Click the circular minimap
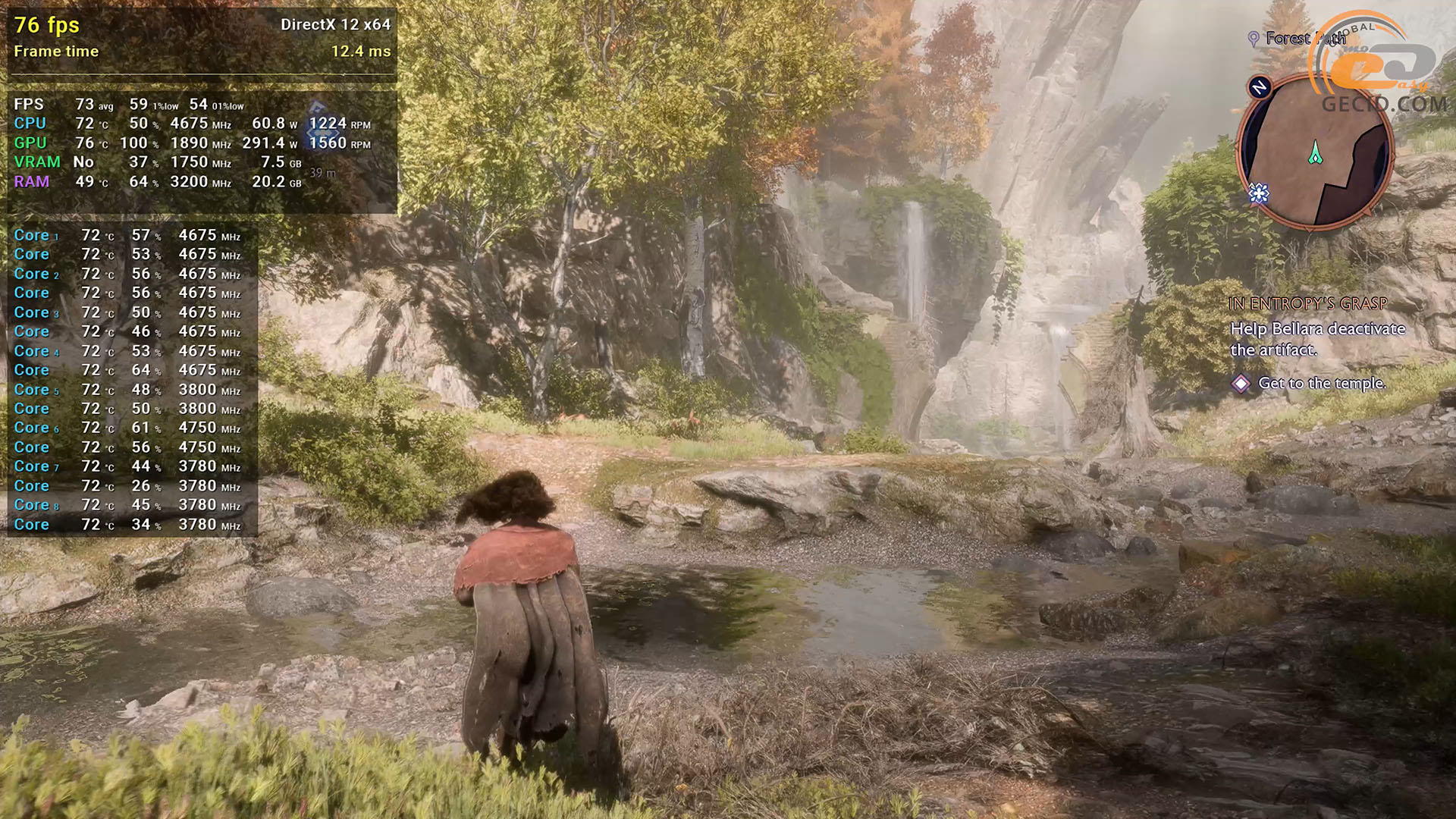The image size is (1456, 819). coord(1316,152)
